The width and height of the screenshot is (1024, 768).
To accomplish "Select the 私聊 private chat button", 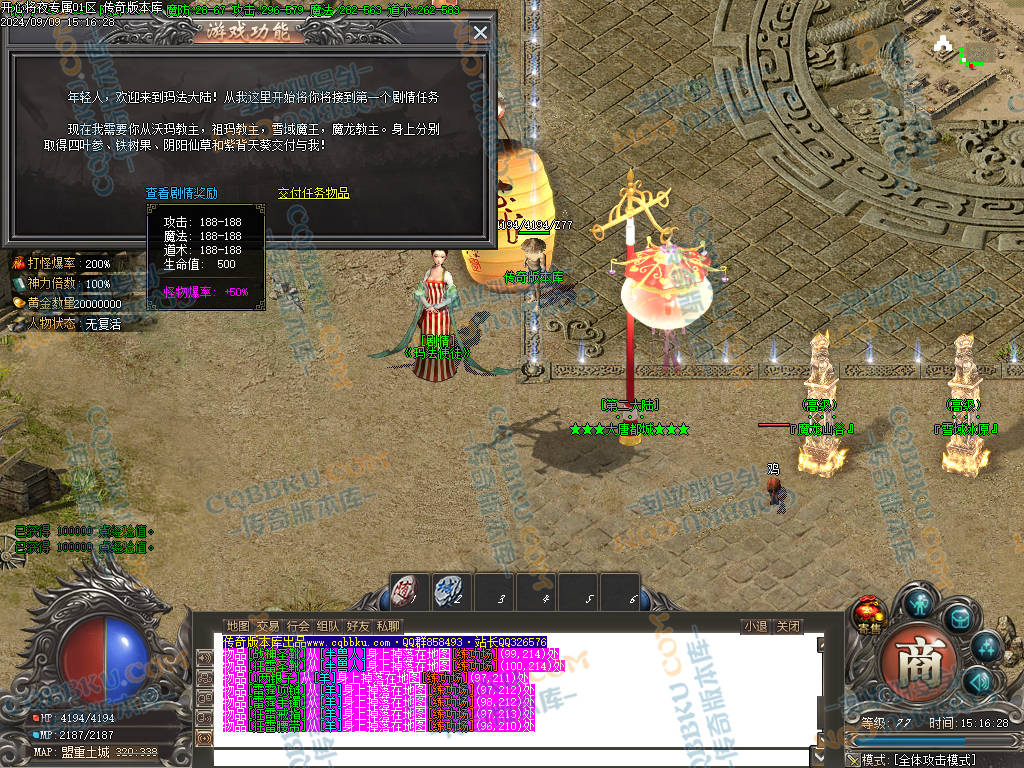I will tap(388, 627).
